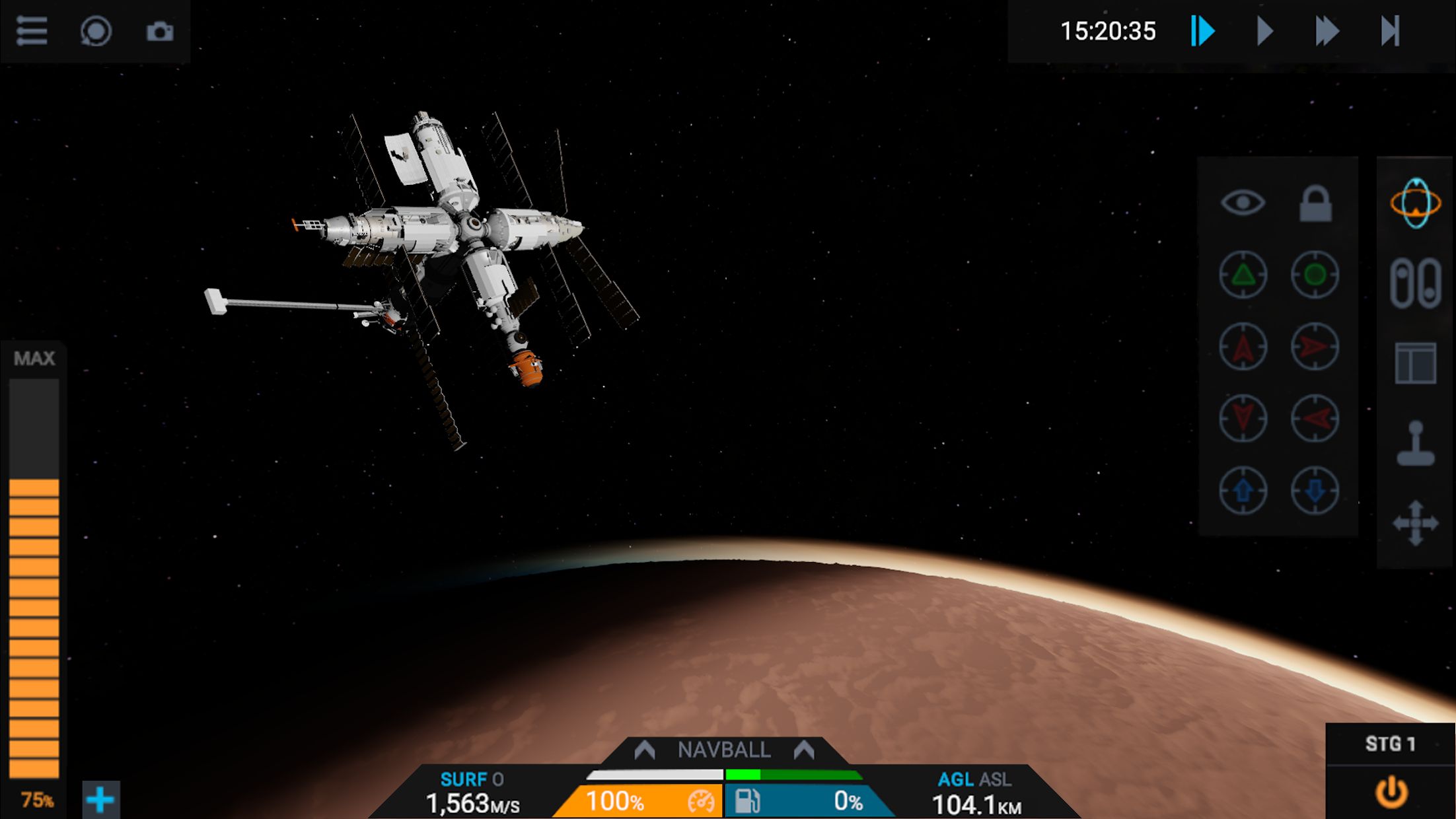Open the orbit map view
Viewport: 1456px width, 819px height.
pyautogui.click(x=1415, y=203)
